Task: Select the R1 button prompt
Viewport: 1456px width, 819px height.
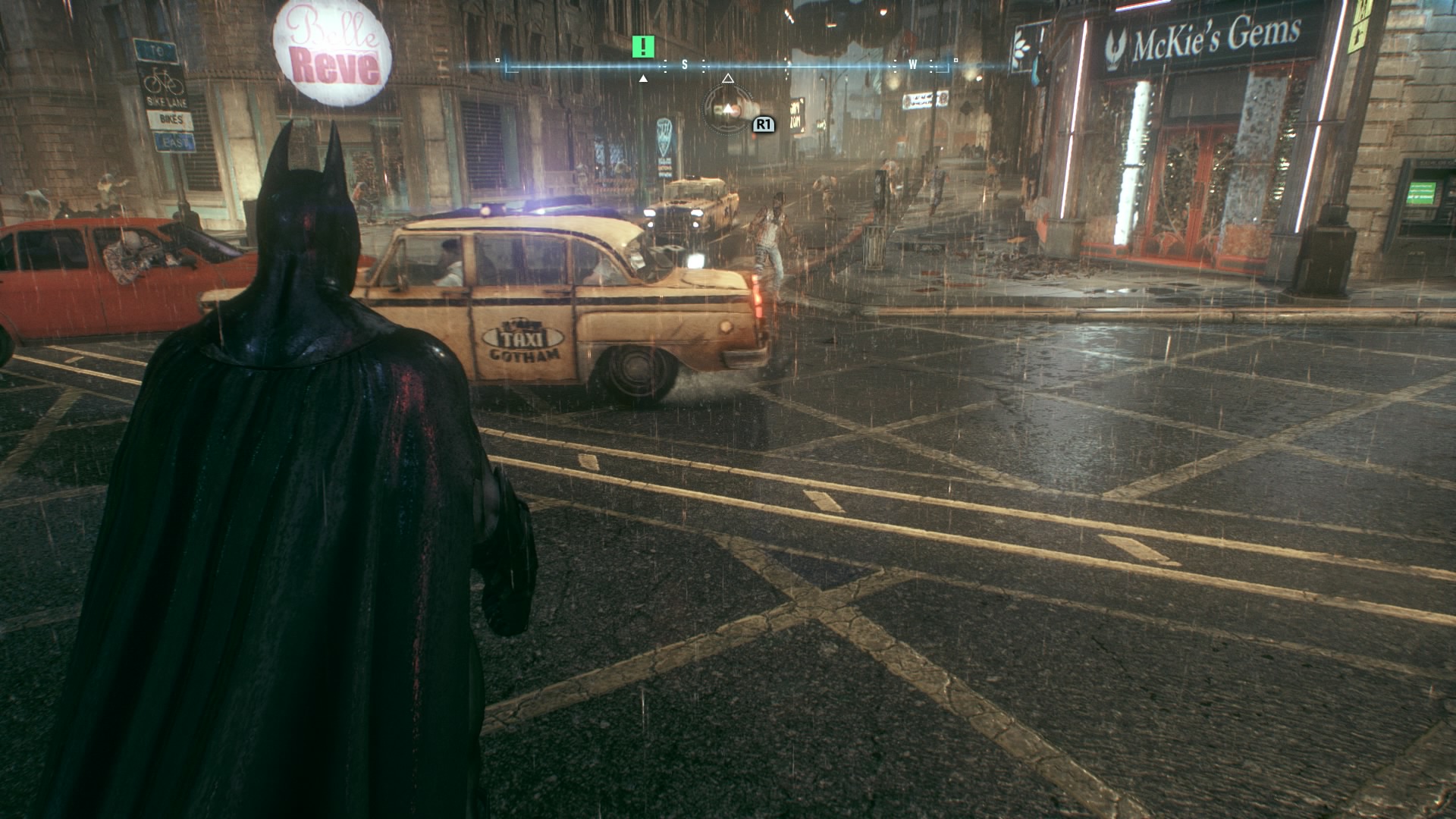Action: pyautogui.click(x=764, y=124)
